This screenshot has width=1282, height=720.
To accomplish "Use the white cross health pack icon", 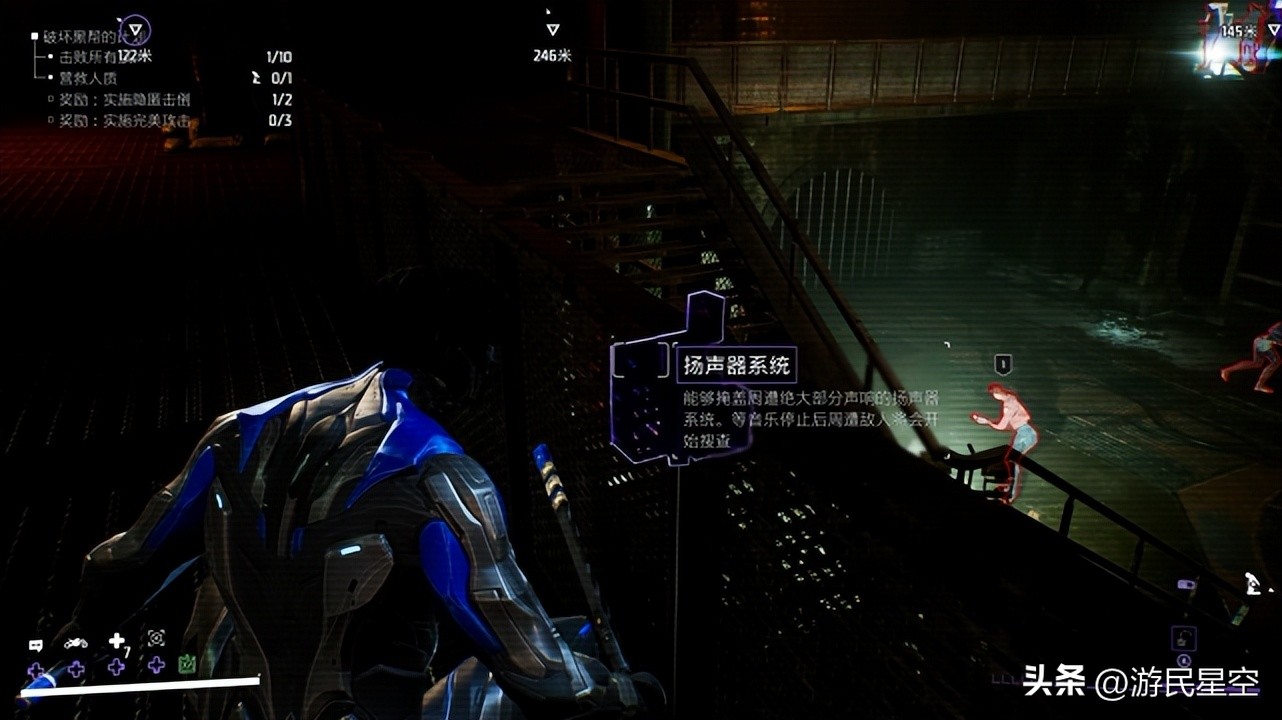I will (x=117, y=641).
